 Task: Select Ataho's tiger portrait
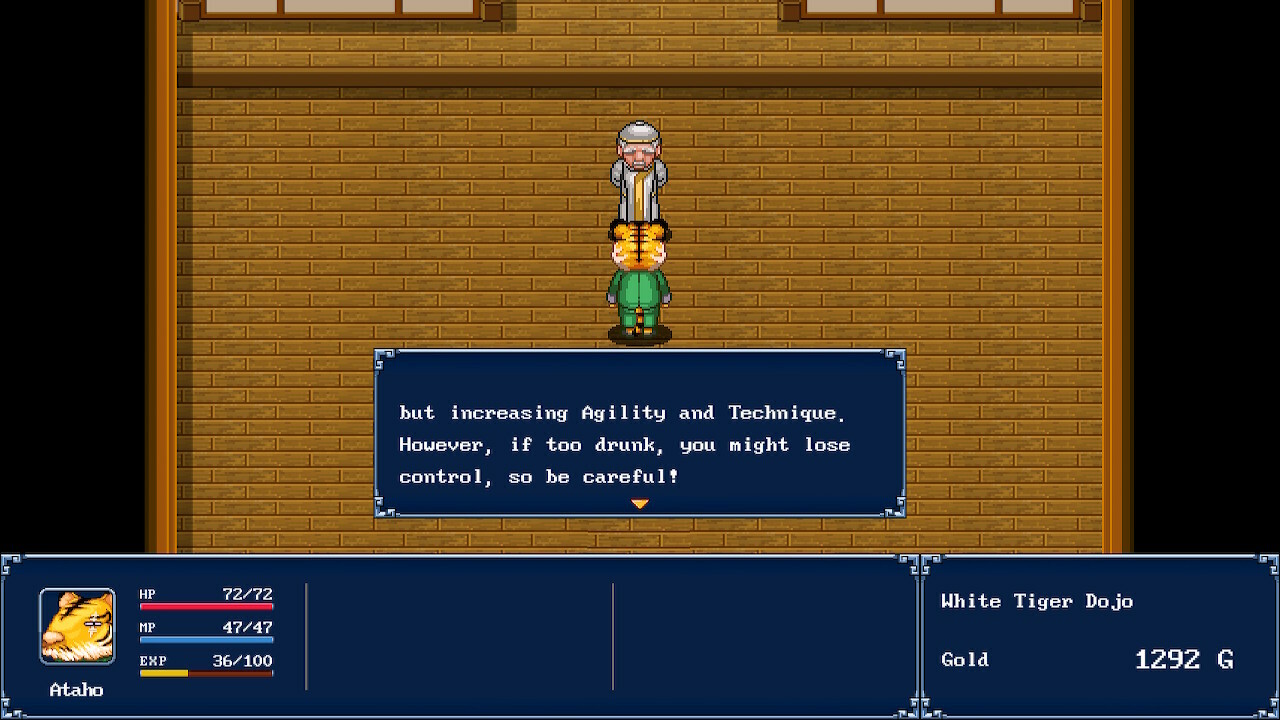77,626
